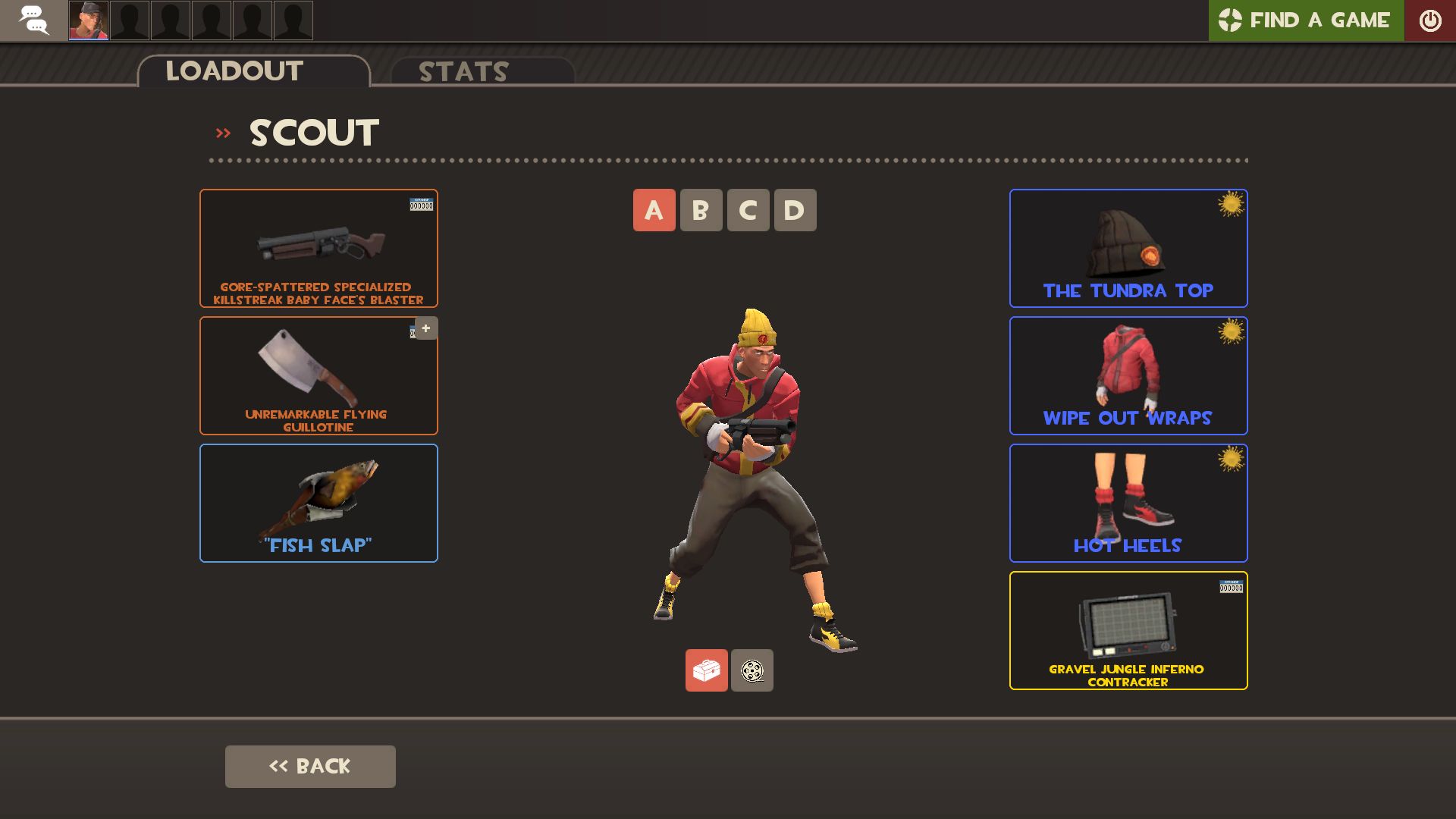Click the chevron next to the SCOUT heading
Image resolution: width=1456 pixels, height=819 pixels.
222,131
